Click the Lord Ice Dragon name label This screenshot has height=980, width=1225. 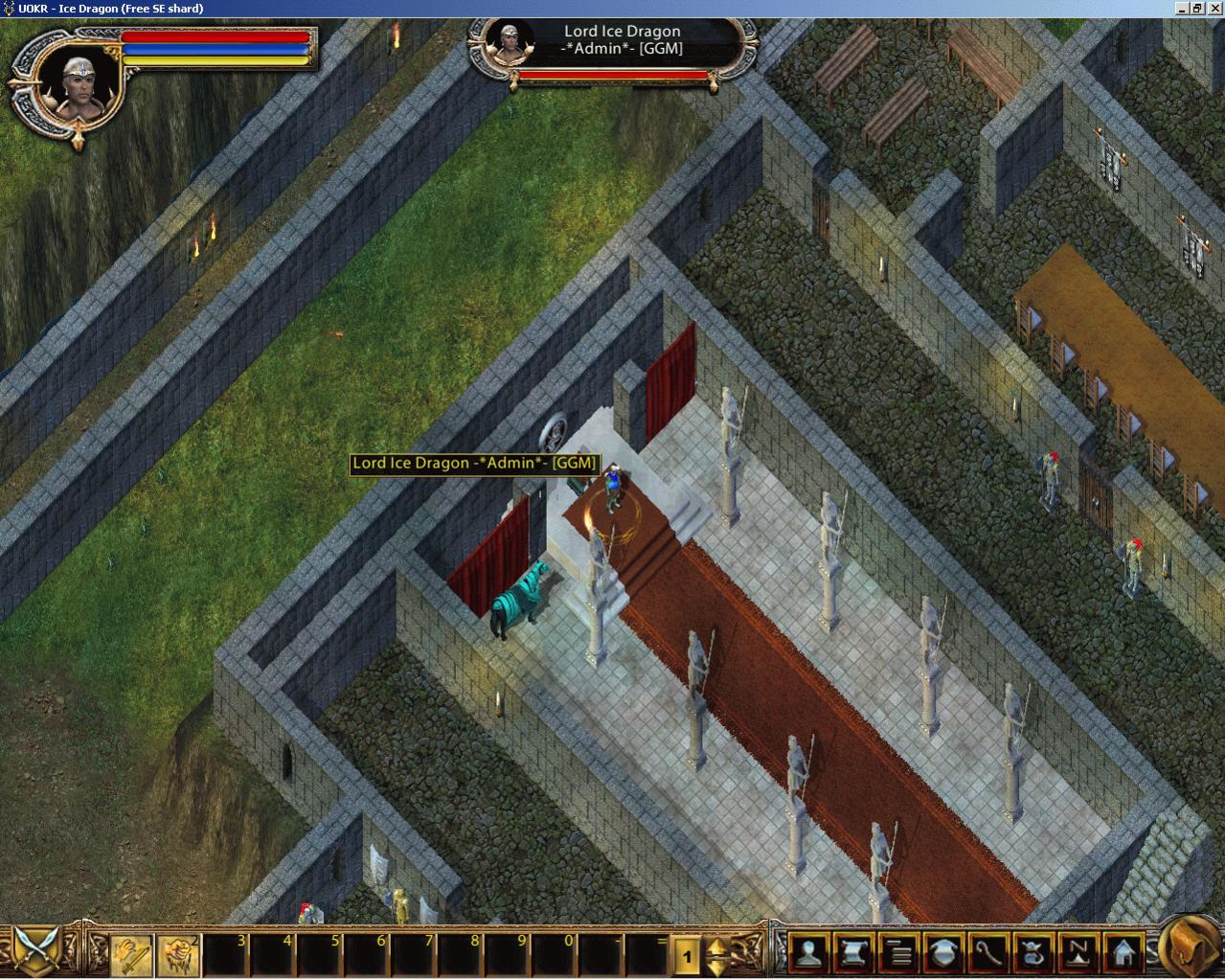click(475, 464)
